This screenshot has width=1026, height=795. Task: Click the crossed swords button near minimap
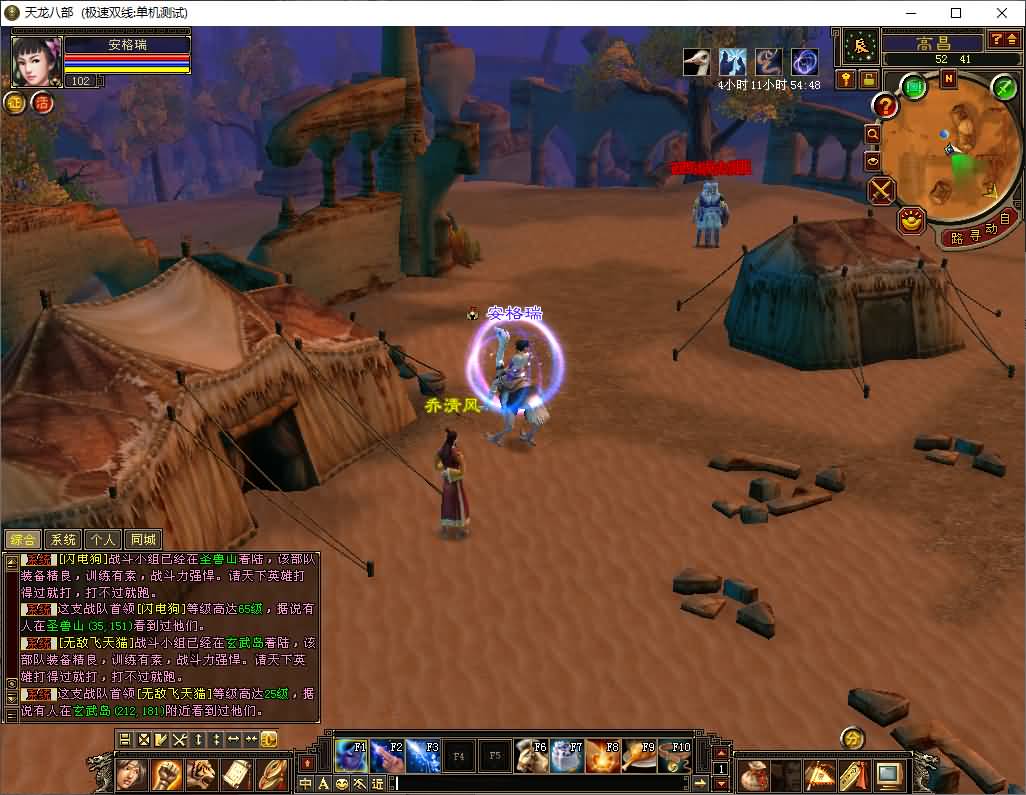881,190
